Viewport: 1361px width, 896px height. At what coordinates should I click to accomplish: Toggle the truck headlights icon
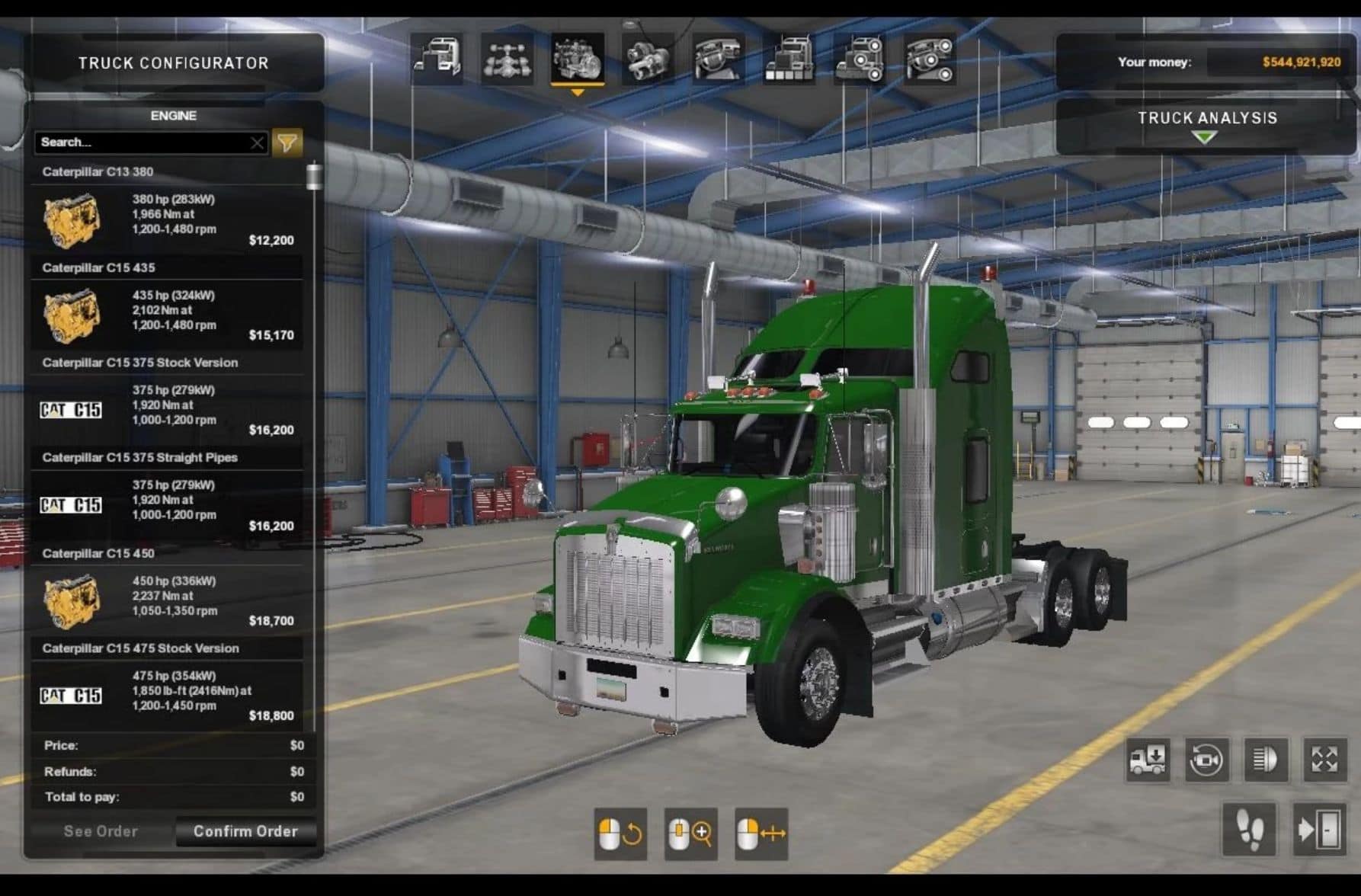click(1266, 760)
